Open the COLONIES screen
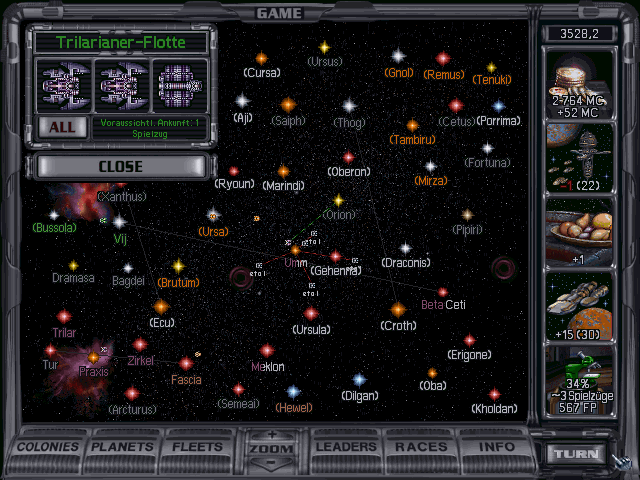This screenshot has height=480, width=640. click(48, 446)
